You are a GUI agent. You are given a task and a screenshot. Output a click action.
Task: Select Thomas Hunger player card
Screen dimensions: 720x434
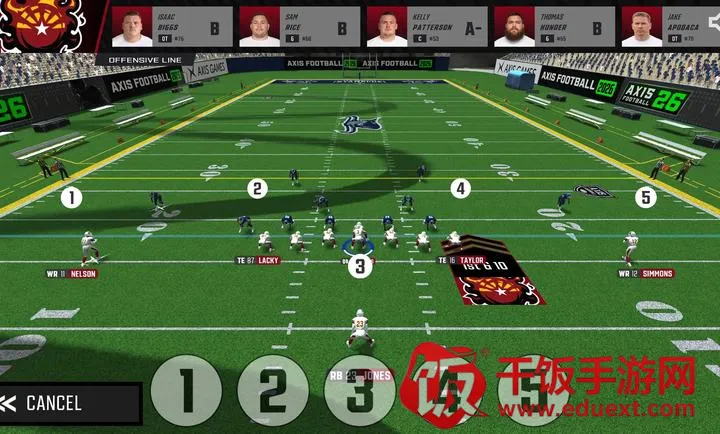point(552,27)
